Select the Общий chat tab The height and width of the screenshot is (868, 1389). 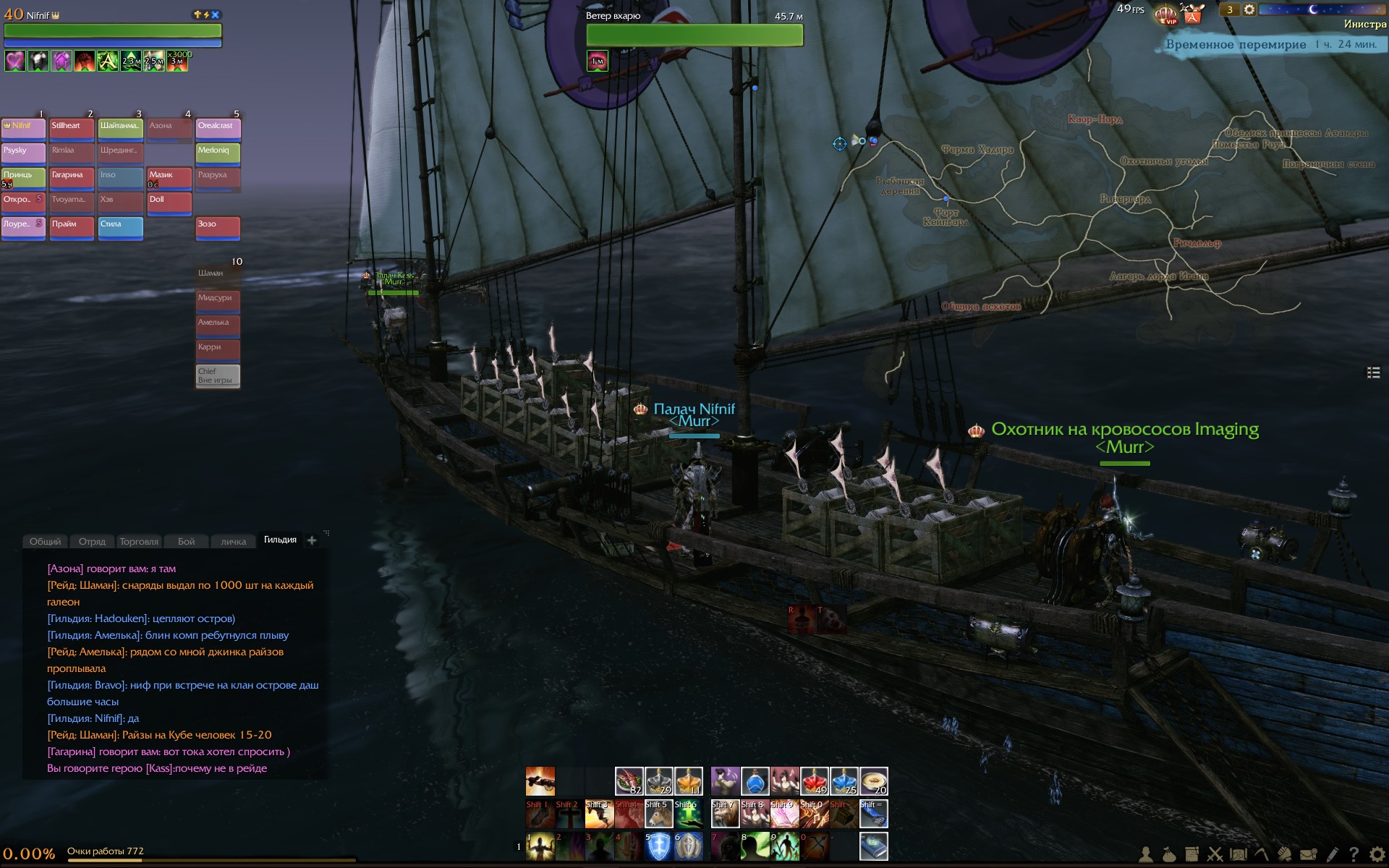pos(45,541)
